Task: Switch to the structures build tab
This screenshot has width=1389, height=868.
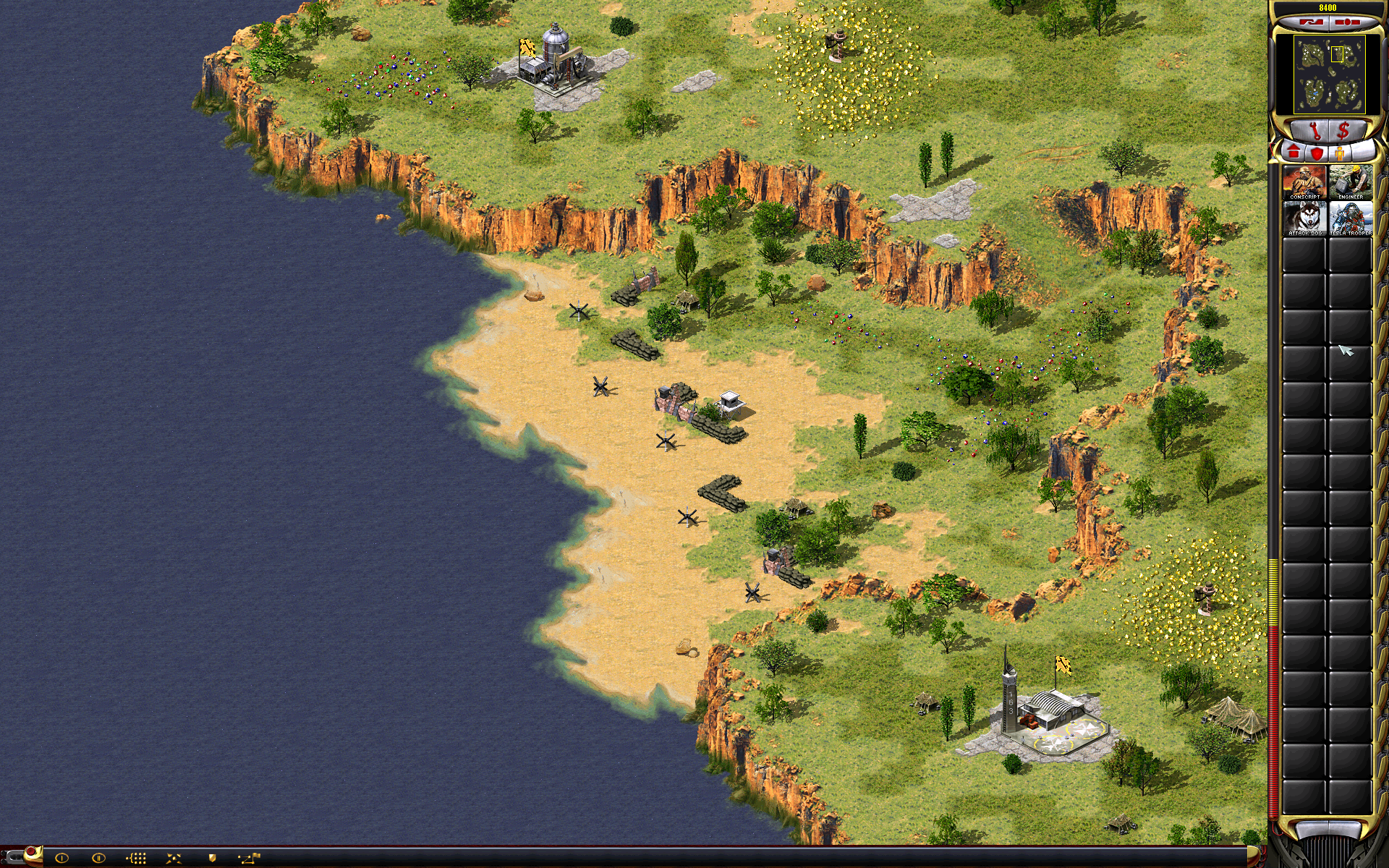Action: coord(1294,153)
